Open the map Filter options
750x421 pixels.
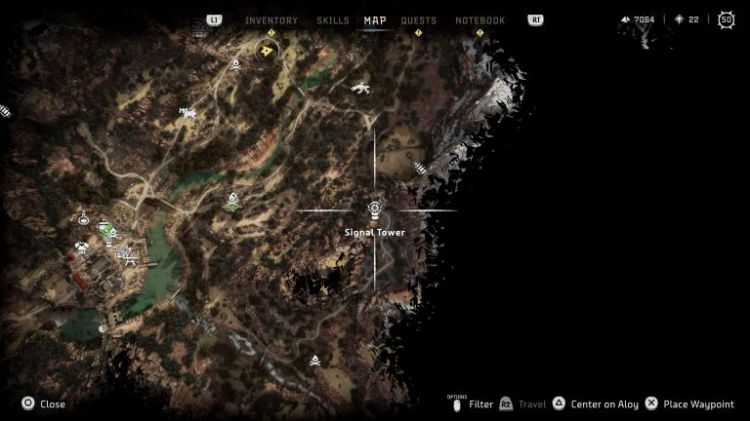coord(471,404)
